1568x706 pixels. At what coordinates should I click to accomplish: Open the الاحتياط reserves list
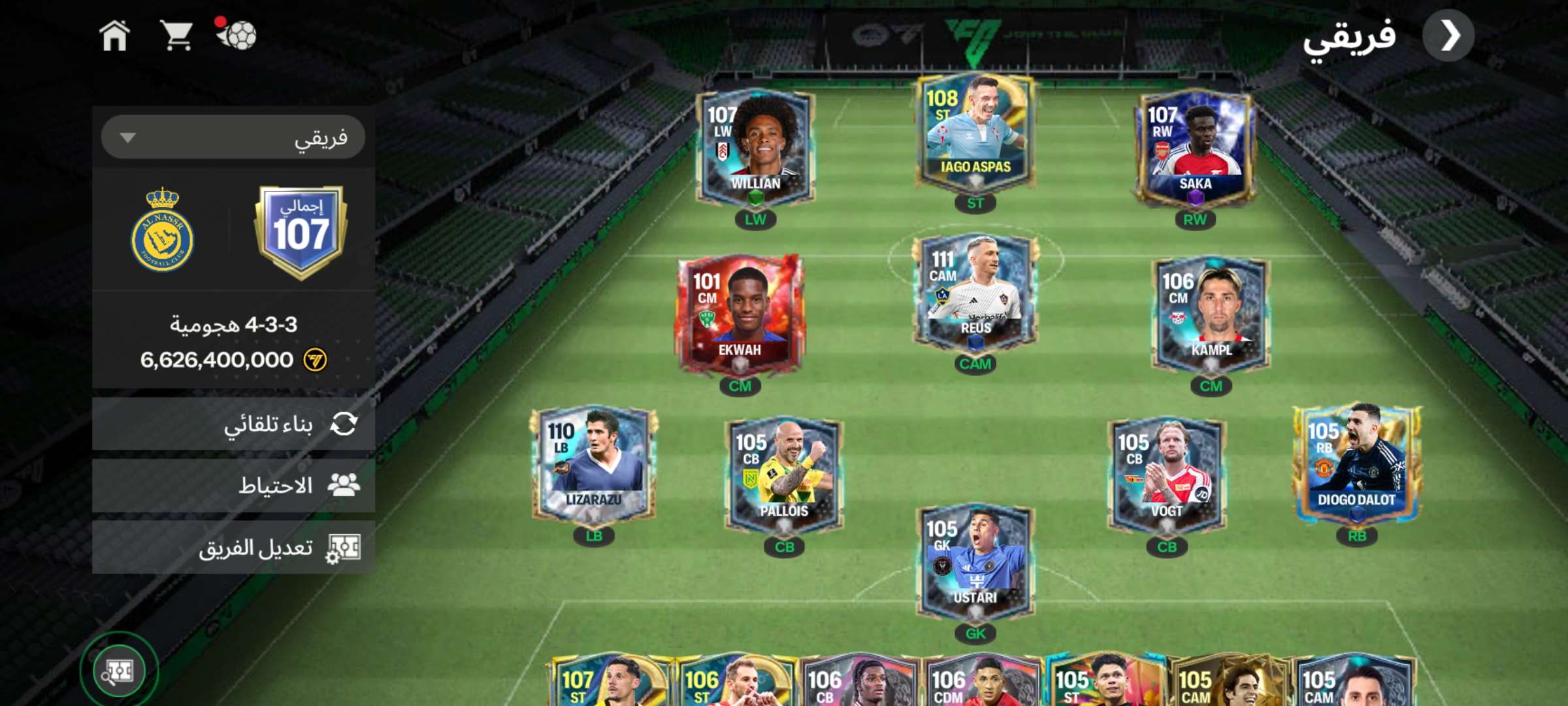[x=233, y=486]
